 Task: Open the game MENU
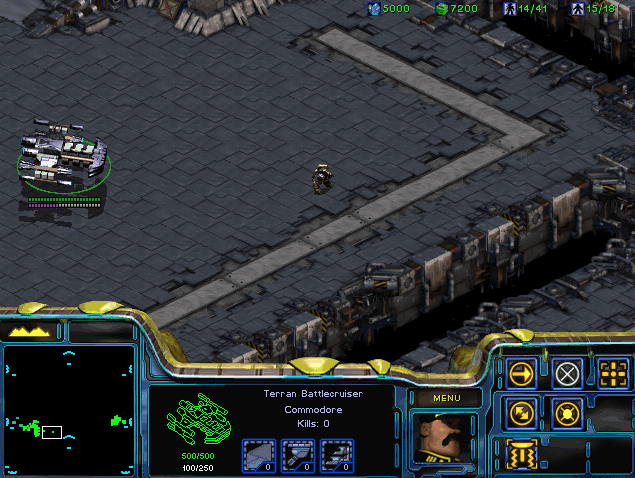(x=445, y=398)
